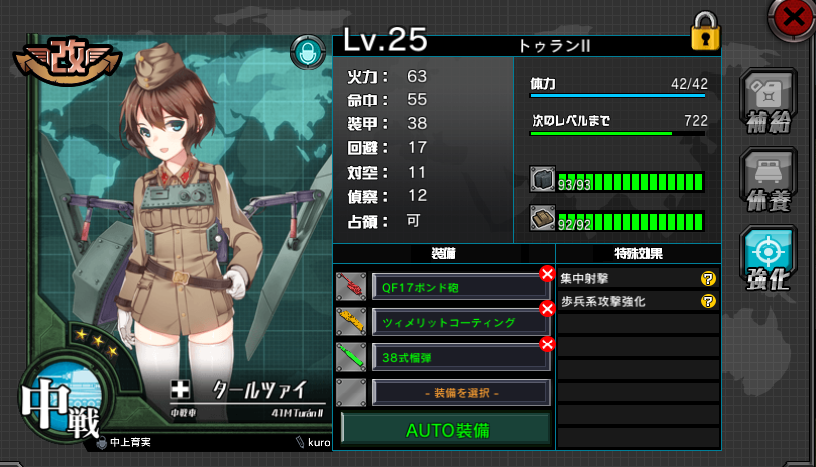Open the 補給 resupply button

pos(768,102)
